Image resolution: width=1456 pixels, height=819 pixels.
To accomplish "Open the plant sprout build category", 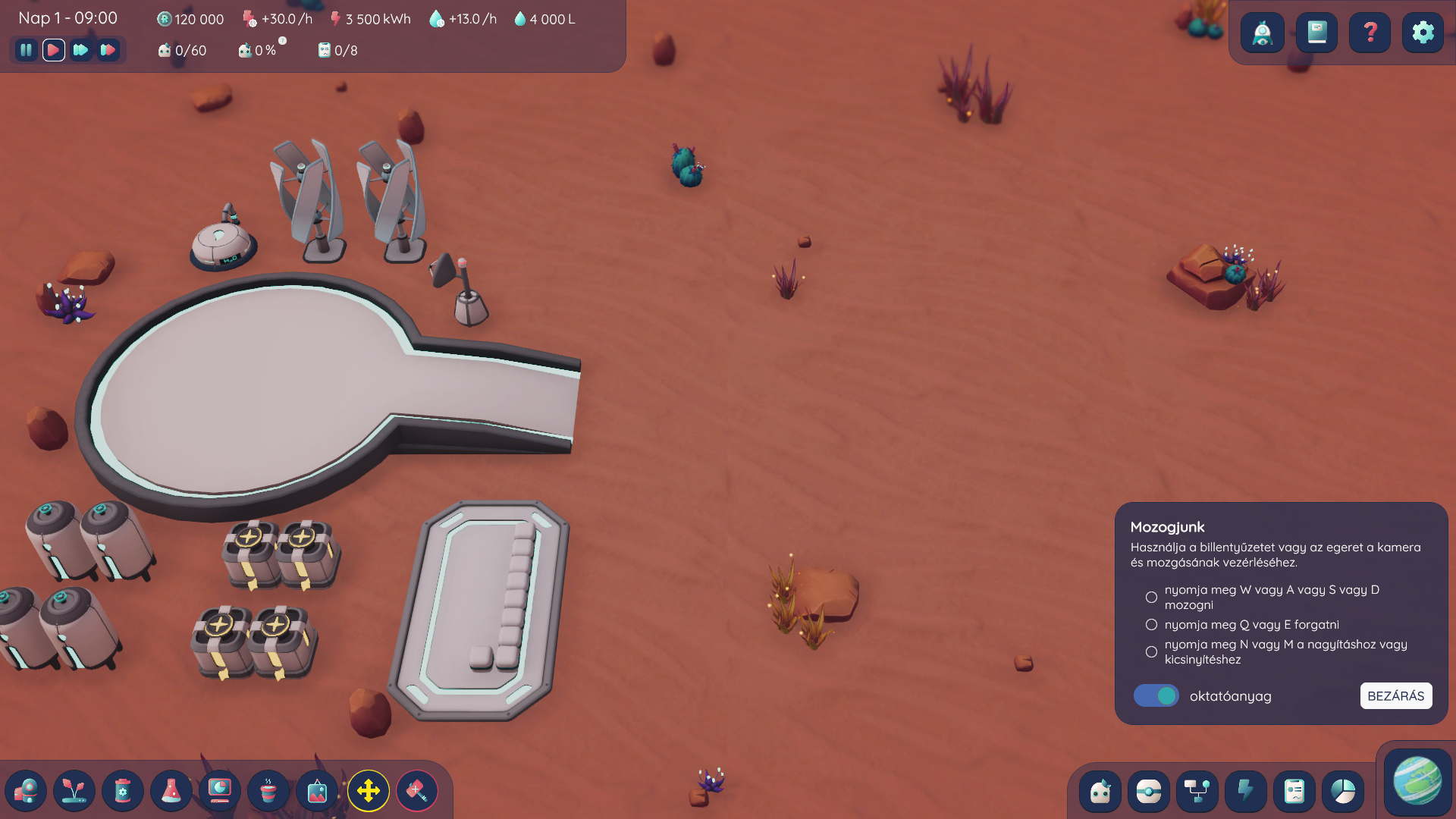I will tap(74, 791).
